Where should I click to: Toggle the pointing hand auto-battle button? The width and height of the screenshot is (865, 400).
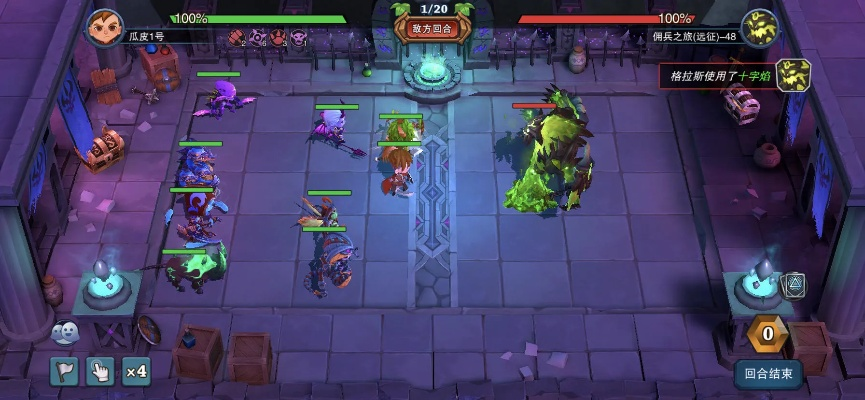(100, 372)
